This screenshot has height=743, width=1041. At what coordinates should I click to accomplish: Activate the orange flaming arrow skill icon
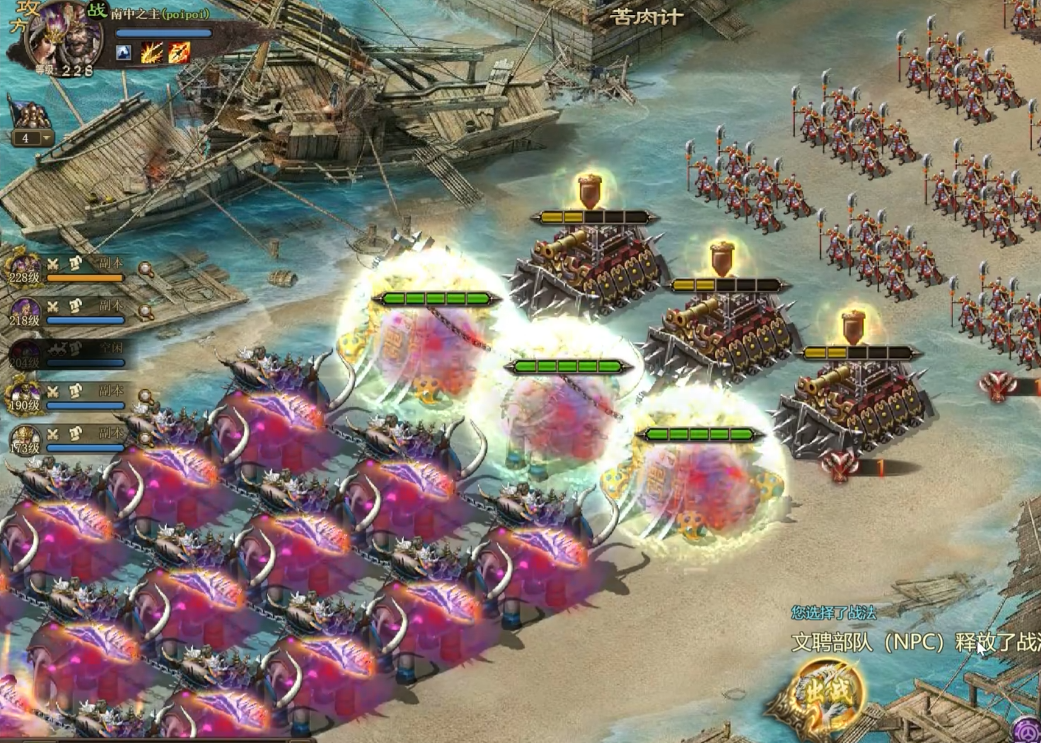(x=179, y=53)
